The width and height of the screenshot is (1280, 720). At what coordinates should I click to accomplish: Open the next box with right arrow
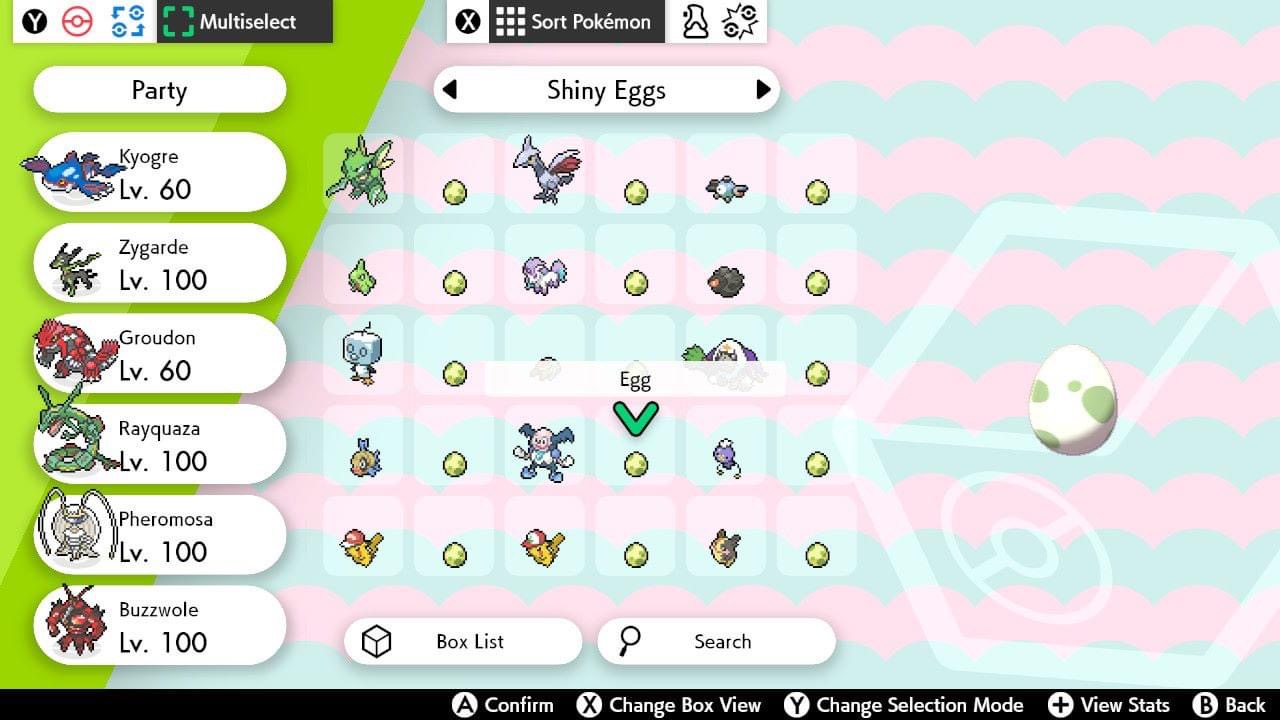coord(764,90)
